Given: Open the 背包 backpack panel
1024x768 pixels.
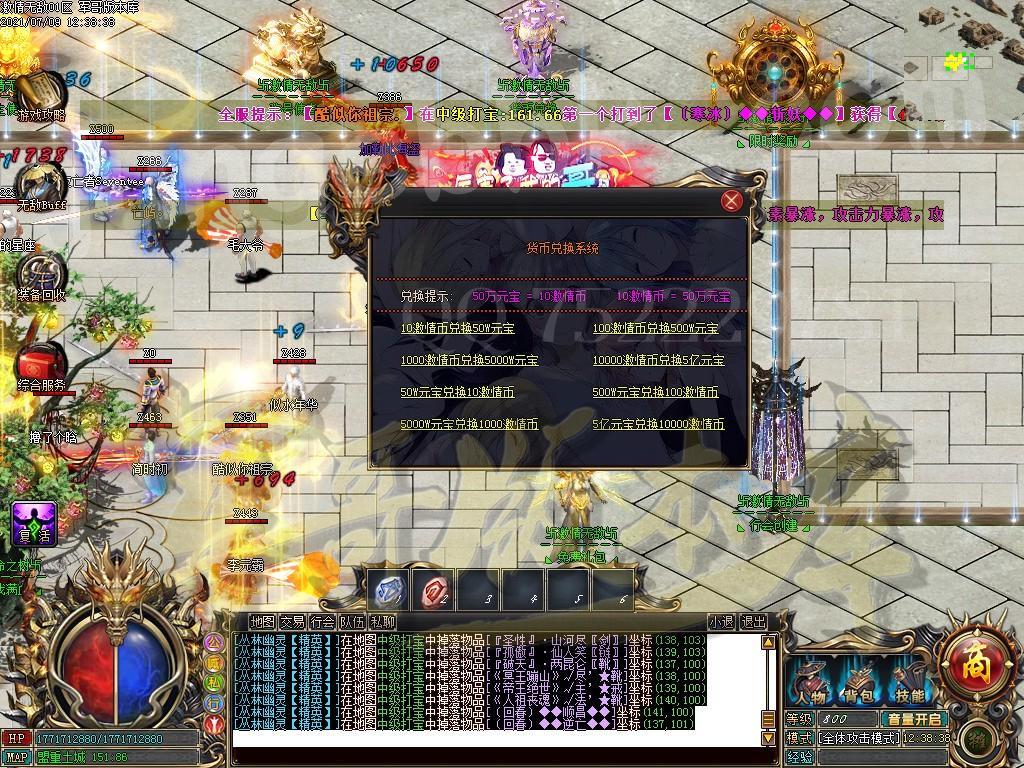Looking at the screenshot, I should [860, 682].
